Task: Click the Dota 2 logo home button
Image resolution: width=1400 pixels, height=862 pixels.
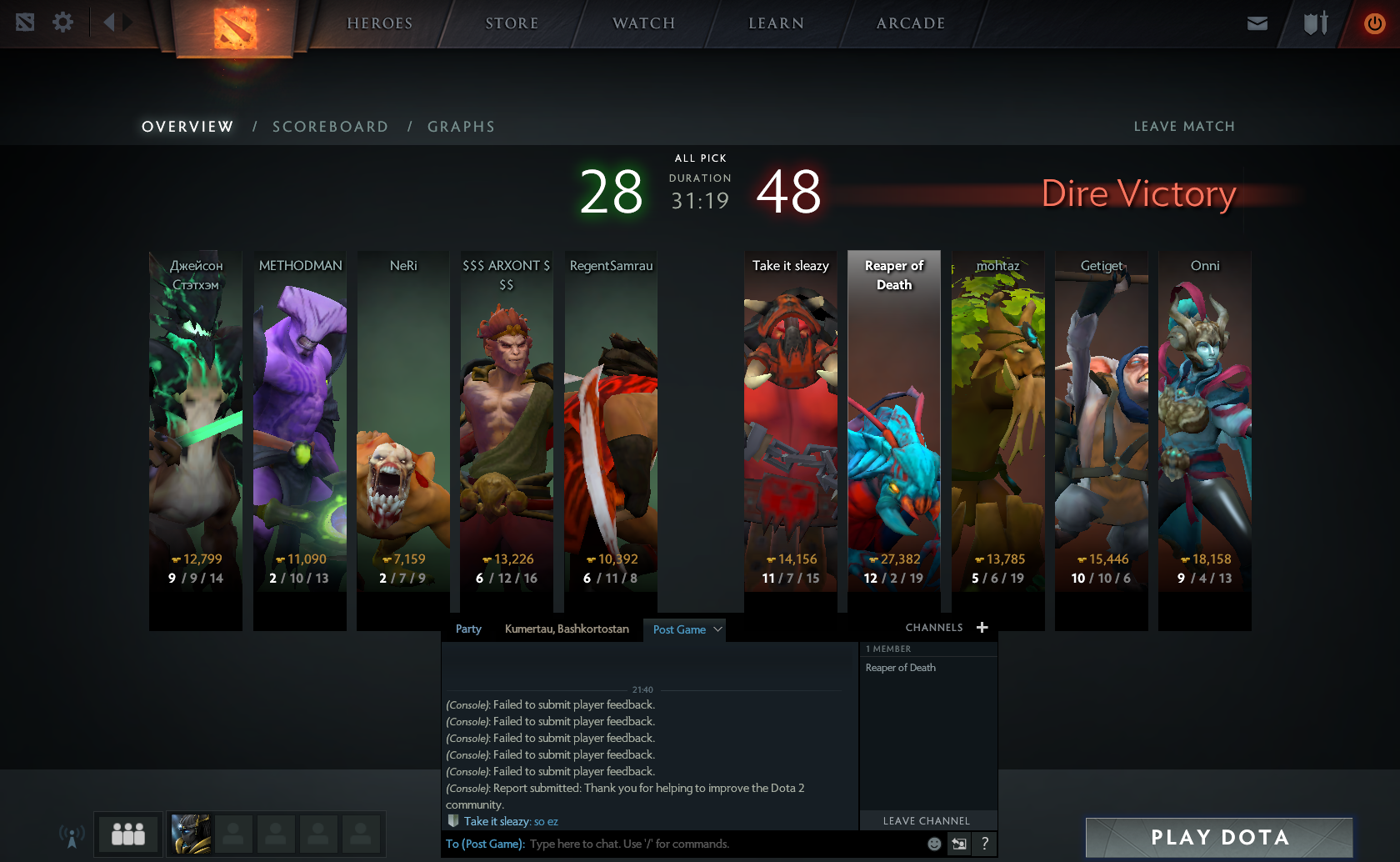Action: point(235,28)
